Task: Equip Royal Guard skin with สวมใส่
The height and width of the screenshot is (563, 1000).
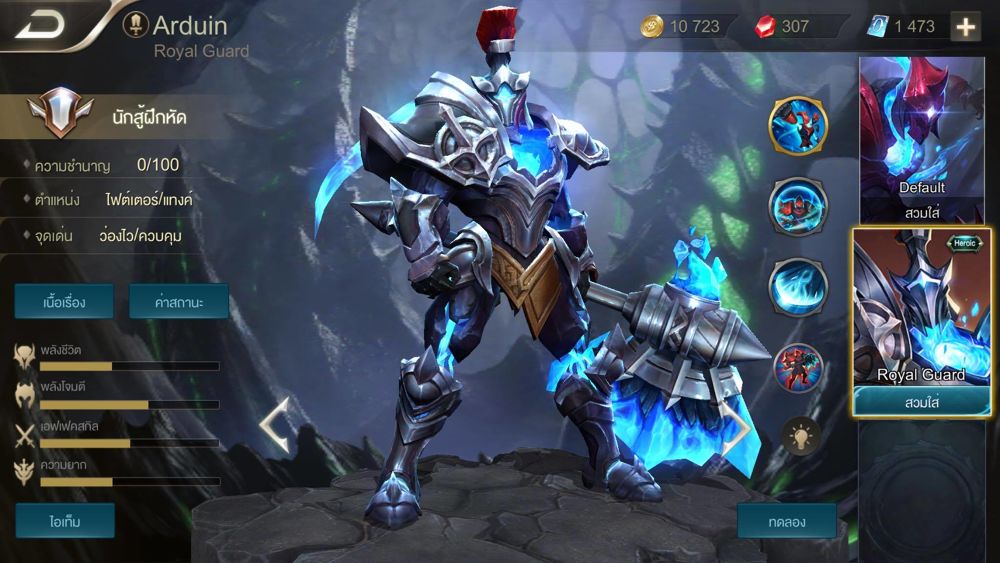Action: 921,401
